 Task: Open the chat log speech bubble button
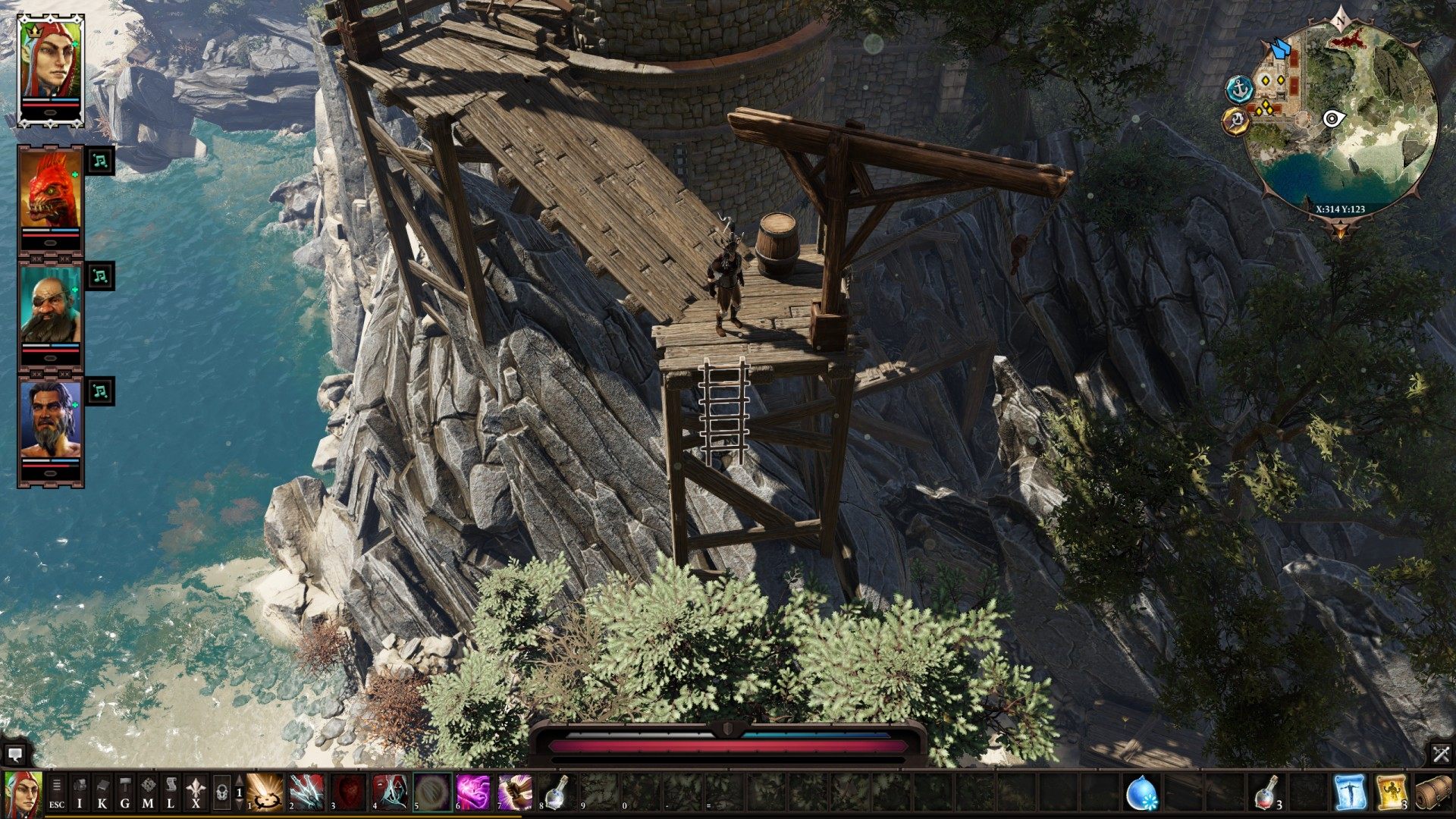(14, 755)
